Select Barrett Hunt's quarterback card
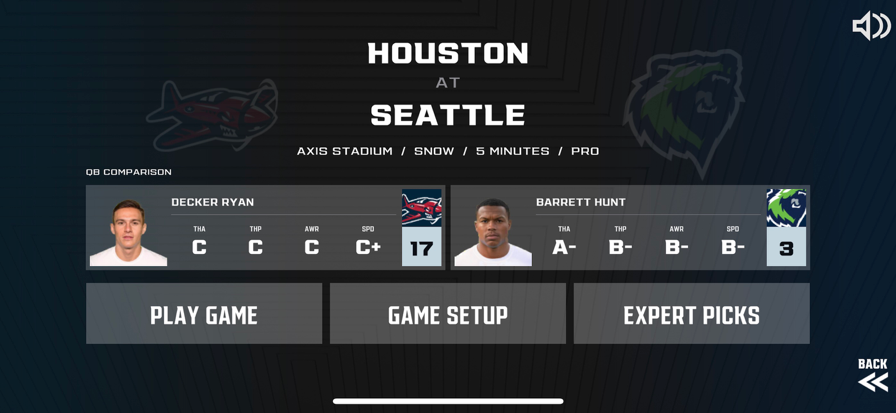The height and width of the screenshot is (413, 896). 630,227
